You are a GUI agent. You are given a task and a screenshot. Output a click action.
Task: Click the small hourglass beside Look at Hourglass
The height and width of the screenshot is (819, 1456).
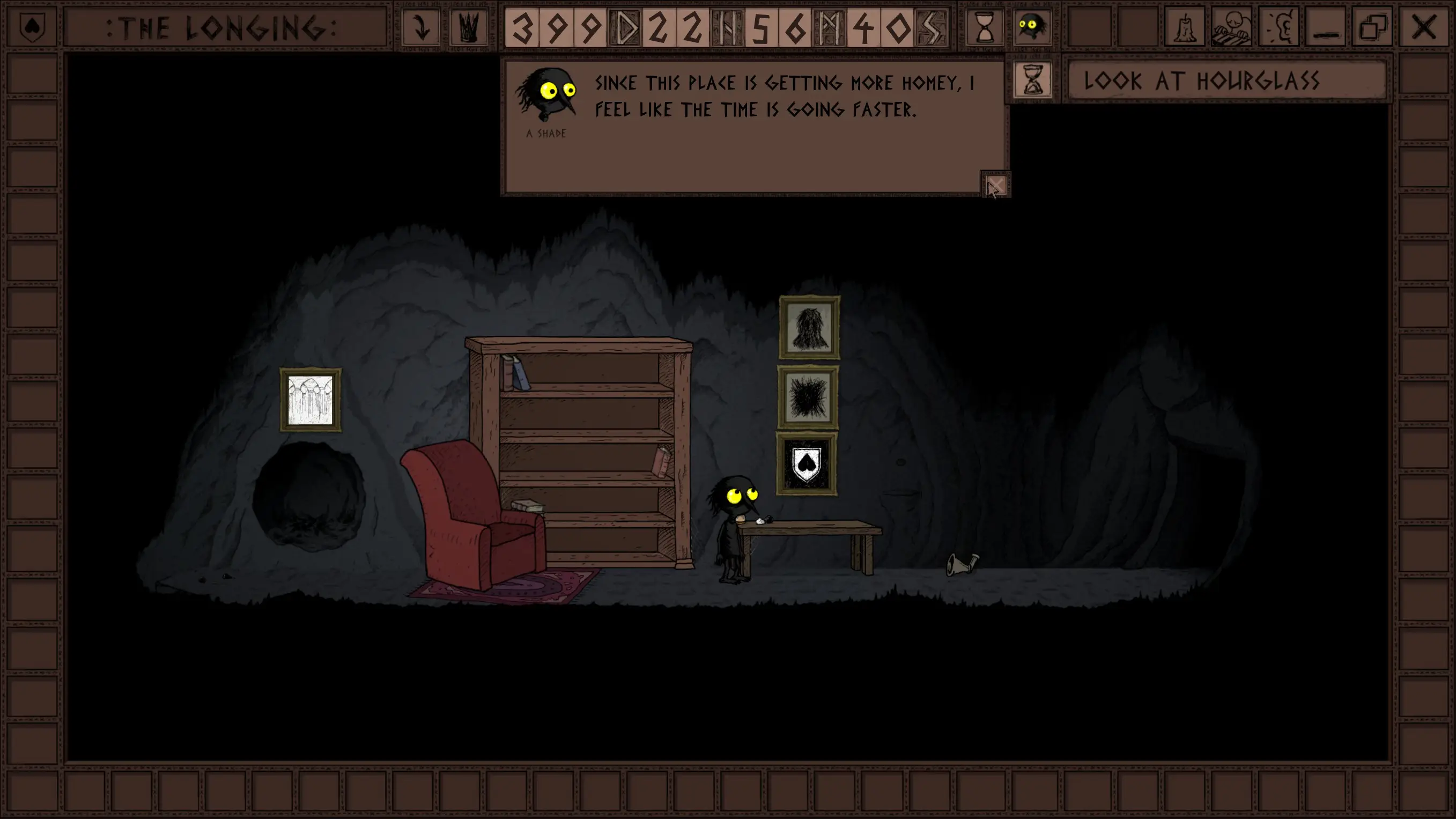(x=1033, y=81)
